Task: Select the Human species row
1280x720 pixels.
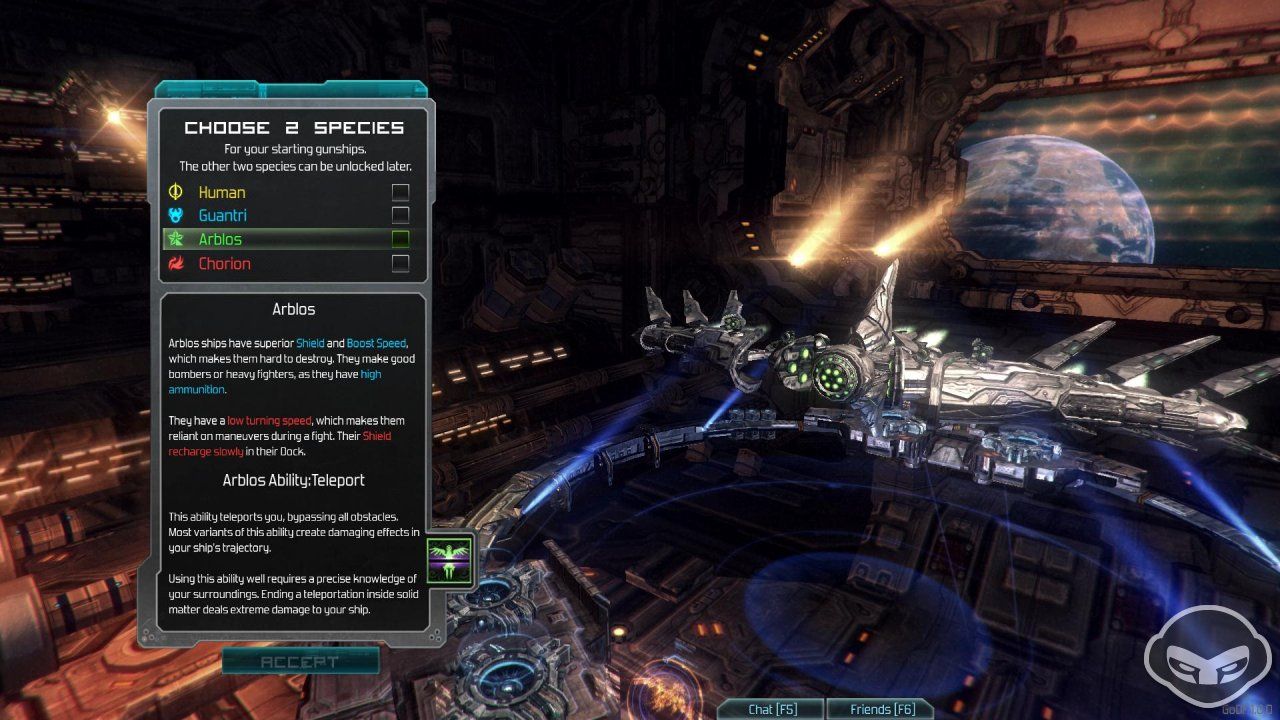Action: pos(222,192)
